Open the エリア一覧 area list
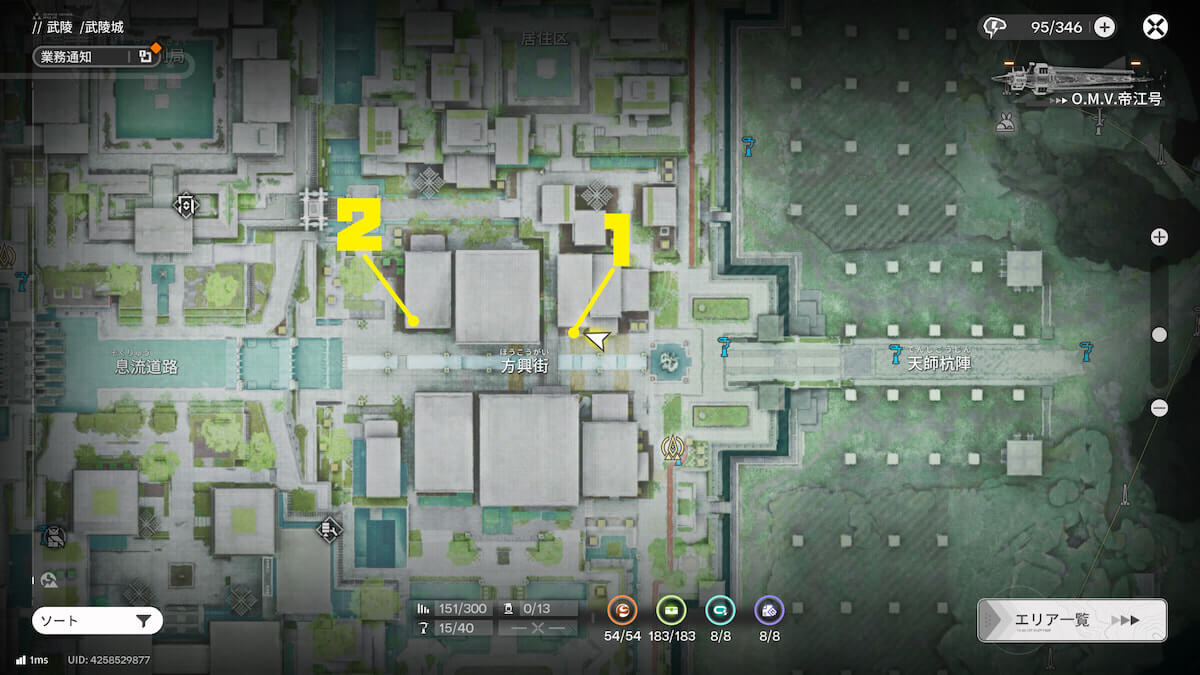Screen dimensions: 1200x675 coord(1072,620)
